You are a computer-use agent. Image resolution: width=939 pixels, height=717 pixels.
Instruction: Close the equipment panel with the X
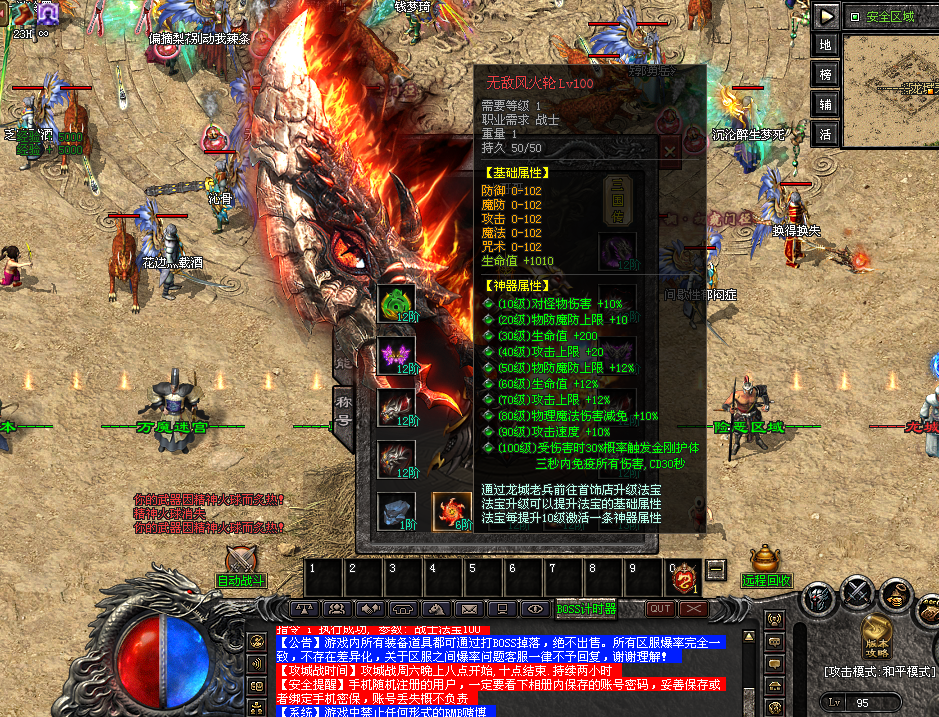click(x=669, y=150)
